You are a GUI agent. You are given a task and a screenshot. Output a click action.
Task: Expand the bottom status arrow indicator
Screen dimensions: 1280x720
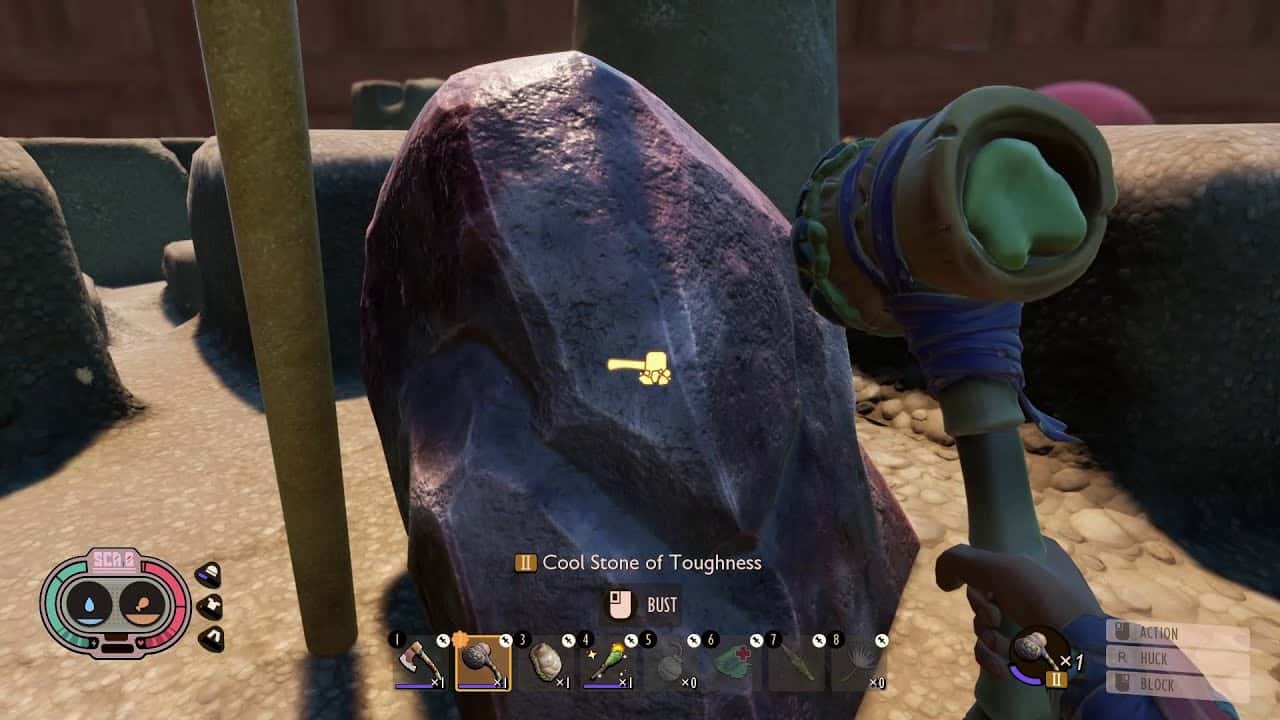click(211, 638)
